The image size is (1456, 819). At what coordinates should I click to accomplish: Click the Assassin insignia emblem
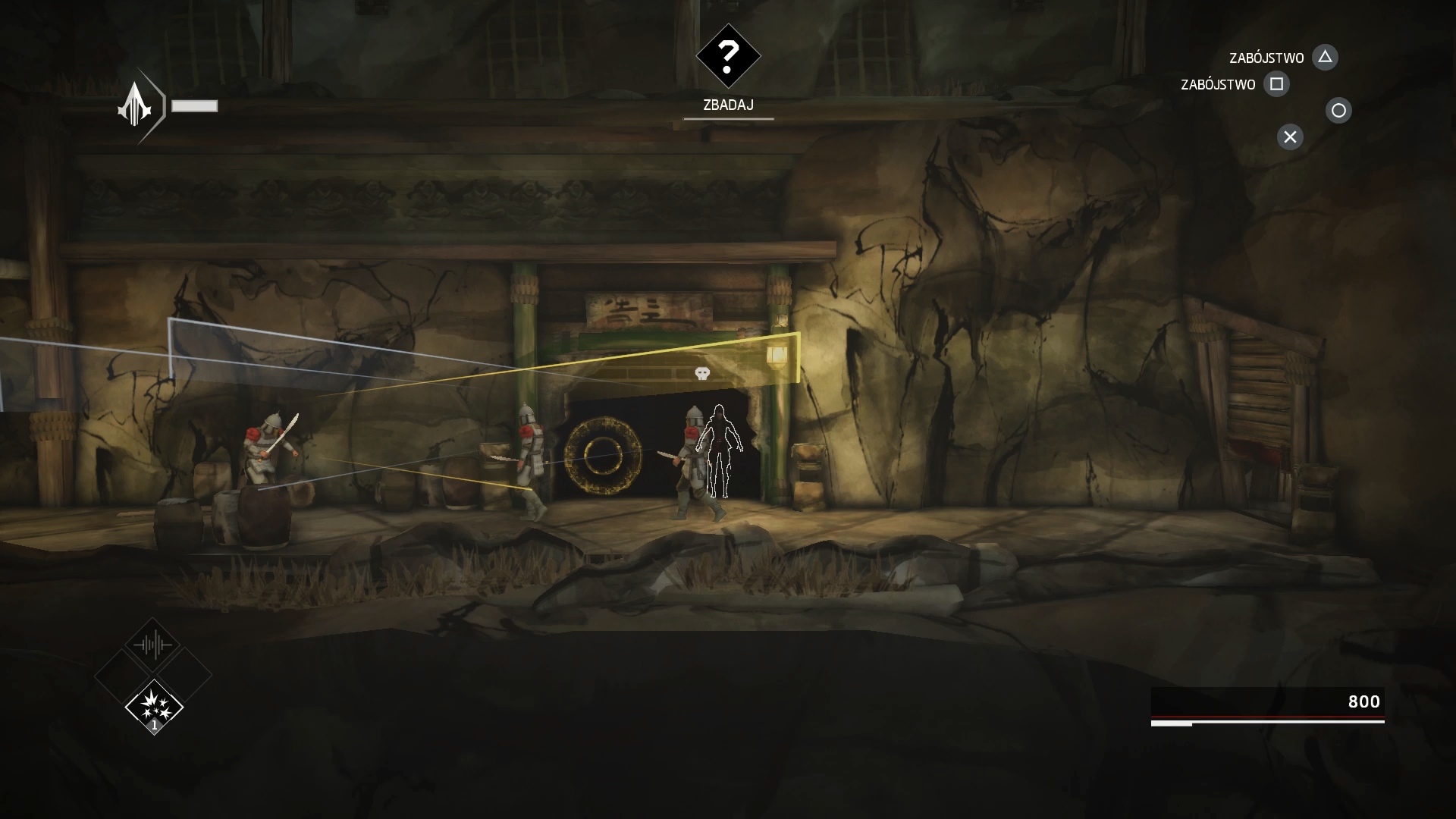[x=135, y=106]
